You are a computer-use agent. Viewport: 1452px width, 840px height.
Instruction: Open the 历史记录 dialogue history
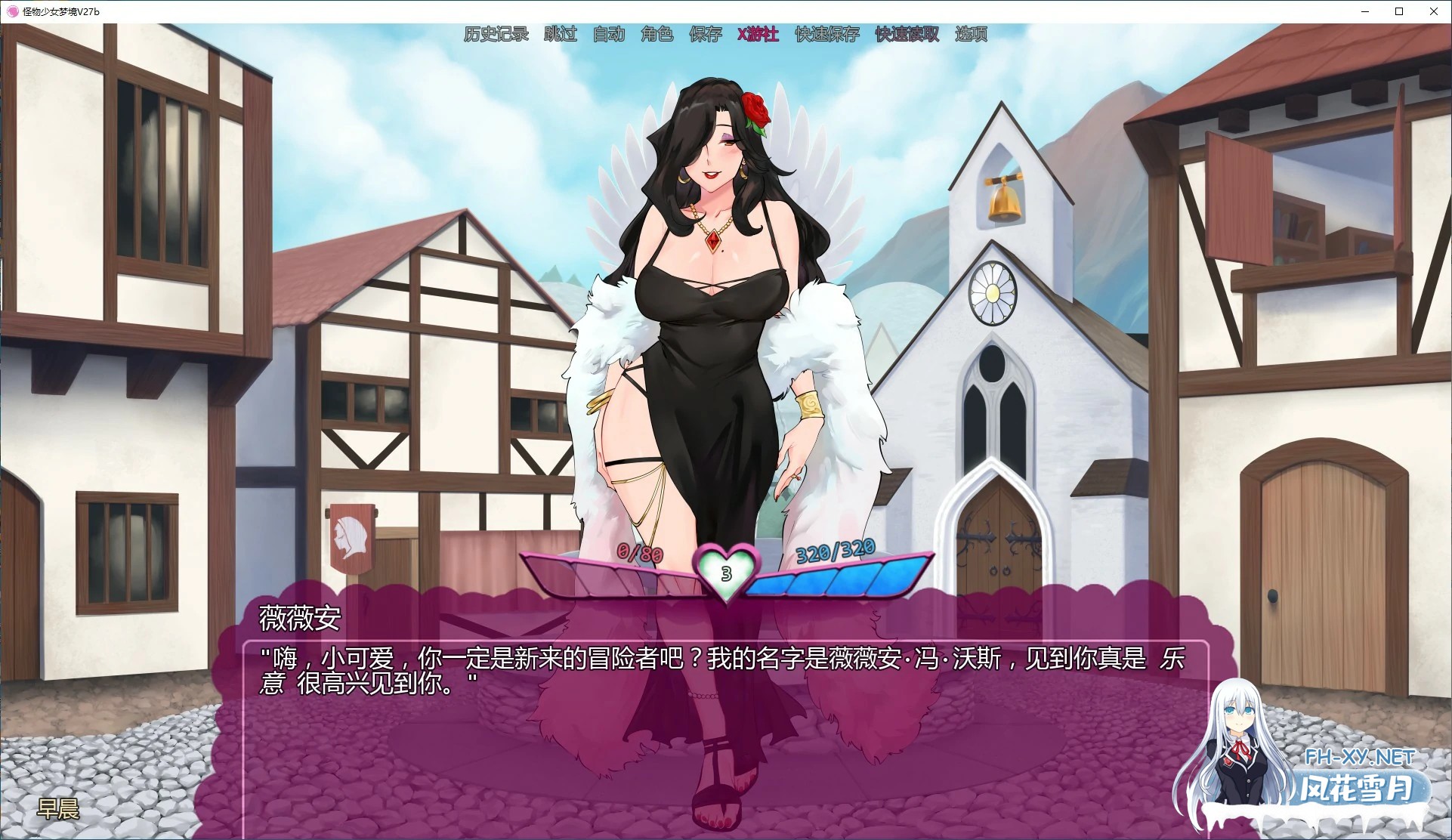coord(496,34)
